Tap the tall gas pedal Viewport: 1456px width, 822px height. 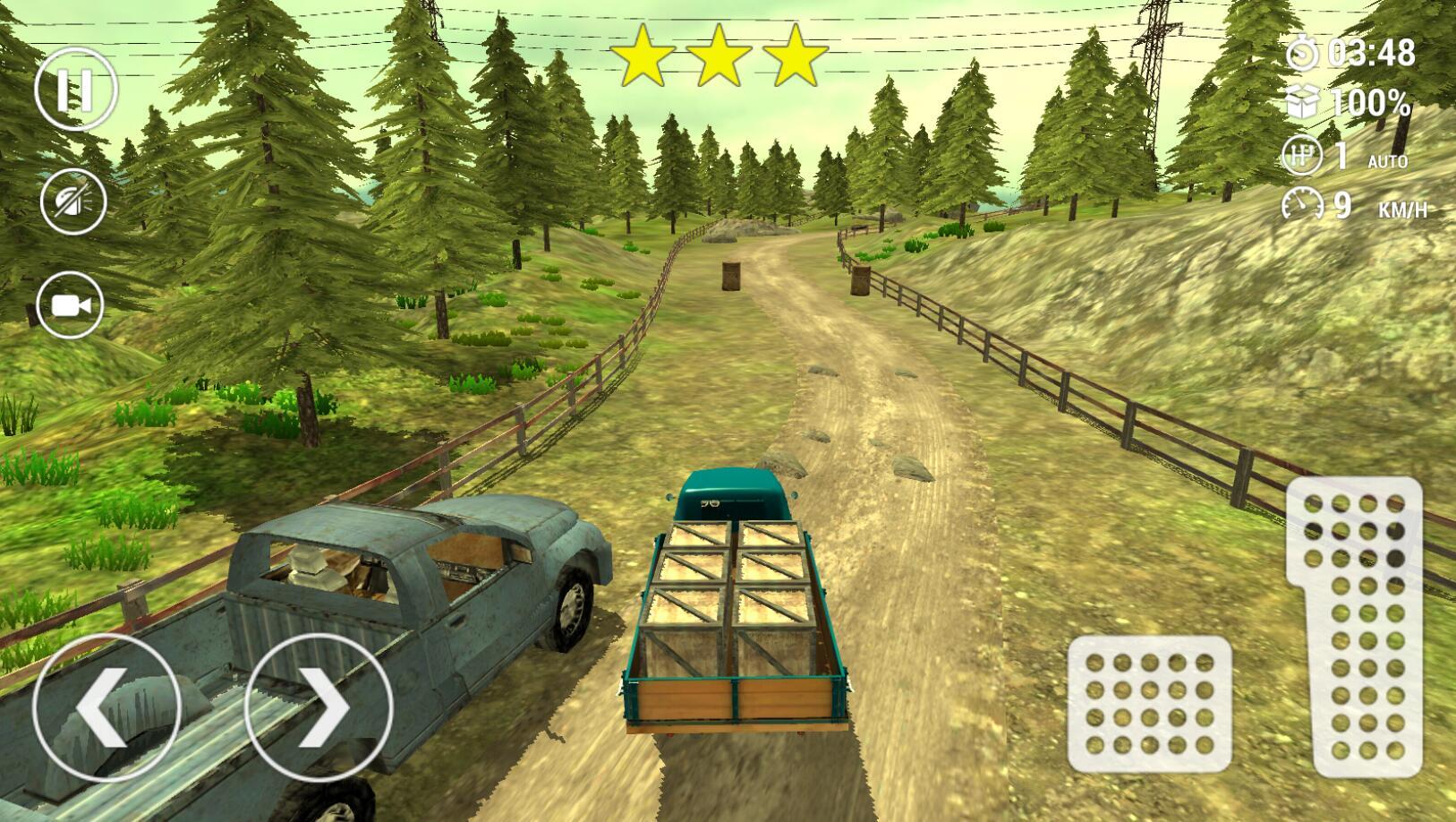[x=1355, y=625]
